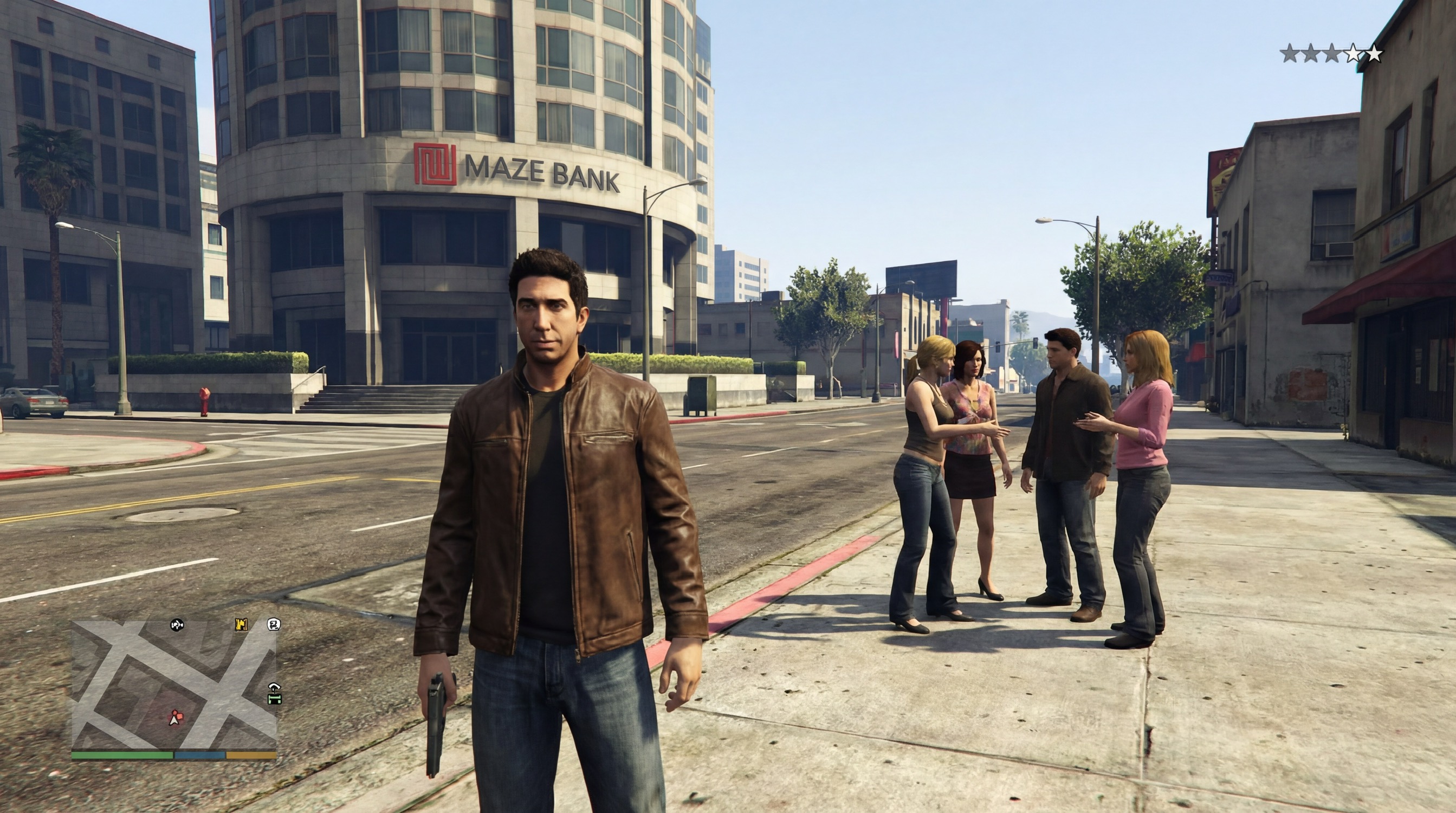The width and height of the screenshot is (1456, 813).
Task: Click the yellow blip on the minimap
Action: [242, 624]
